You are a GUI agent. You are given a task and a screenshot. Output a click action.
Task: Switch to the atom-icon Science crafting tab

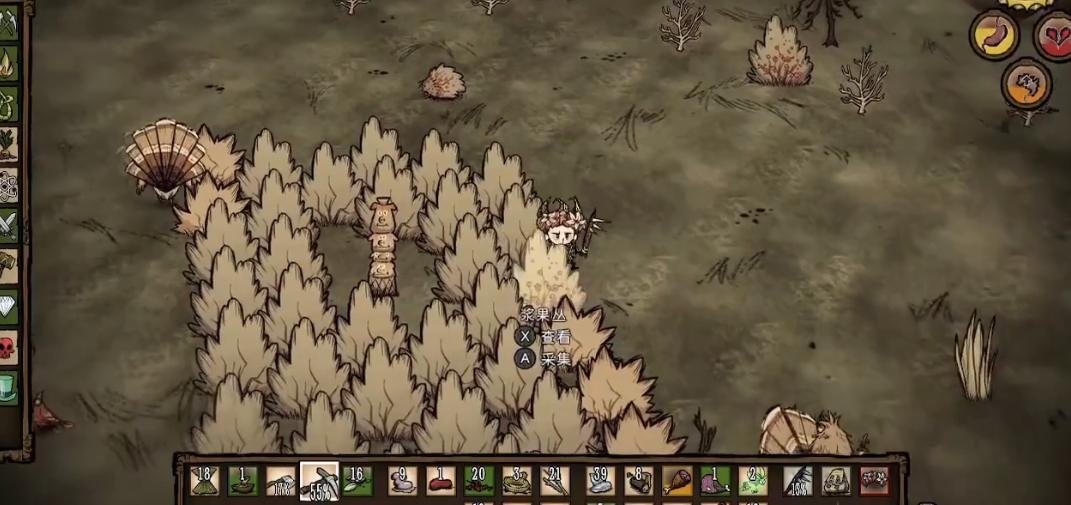point(8,186)
